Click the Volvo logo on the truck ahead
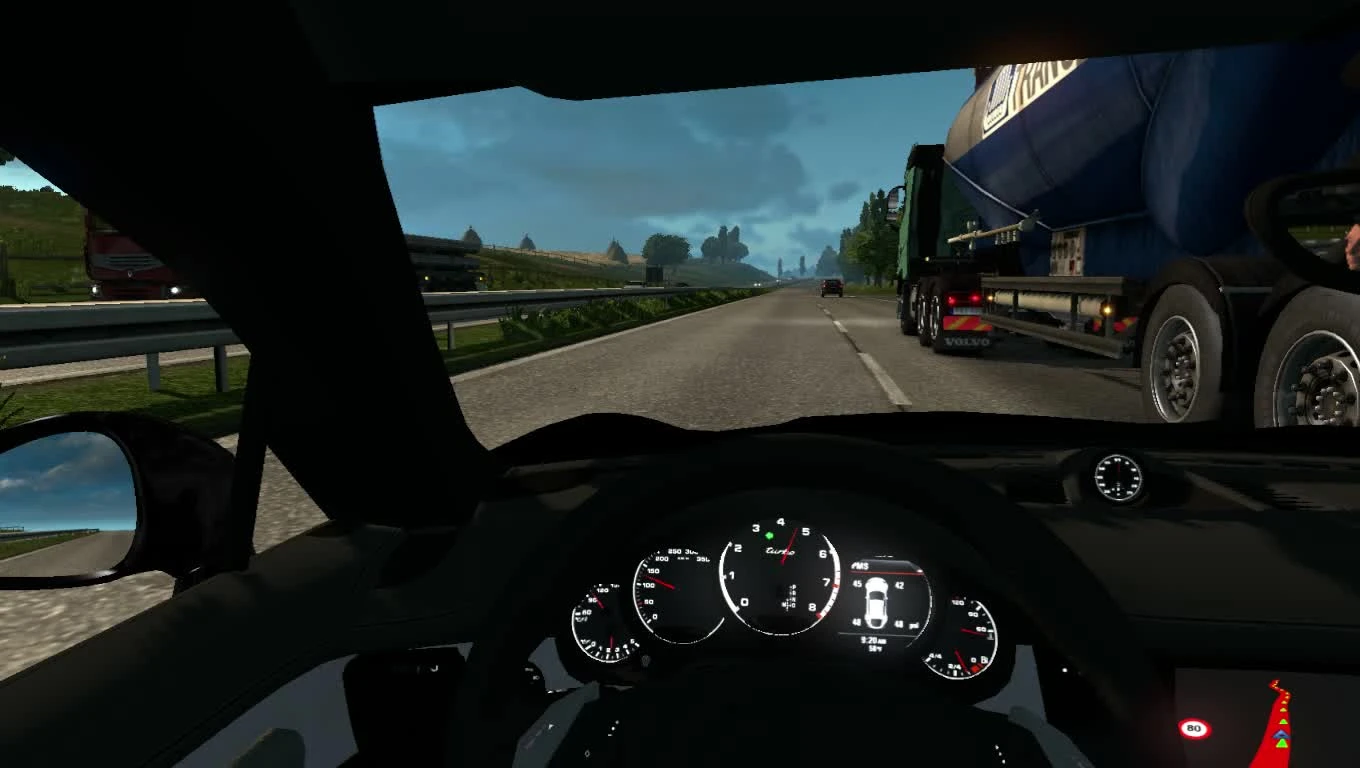The height and width of the screenshot is (768, 1360). (x=966, y=341)
